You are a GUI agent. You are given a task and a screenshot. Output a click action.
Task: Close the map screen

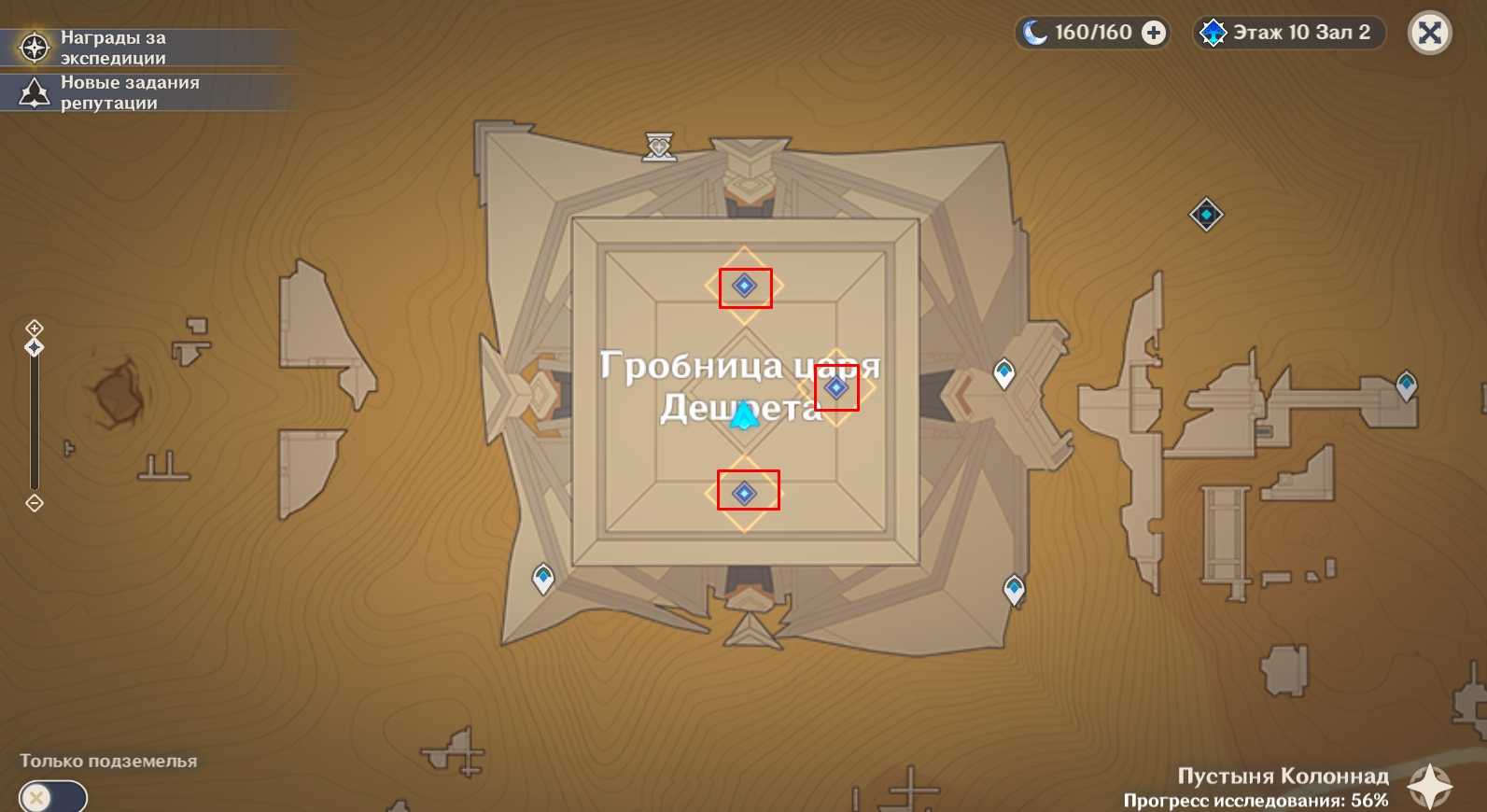coord(1429,34)
